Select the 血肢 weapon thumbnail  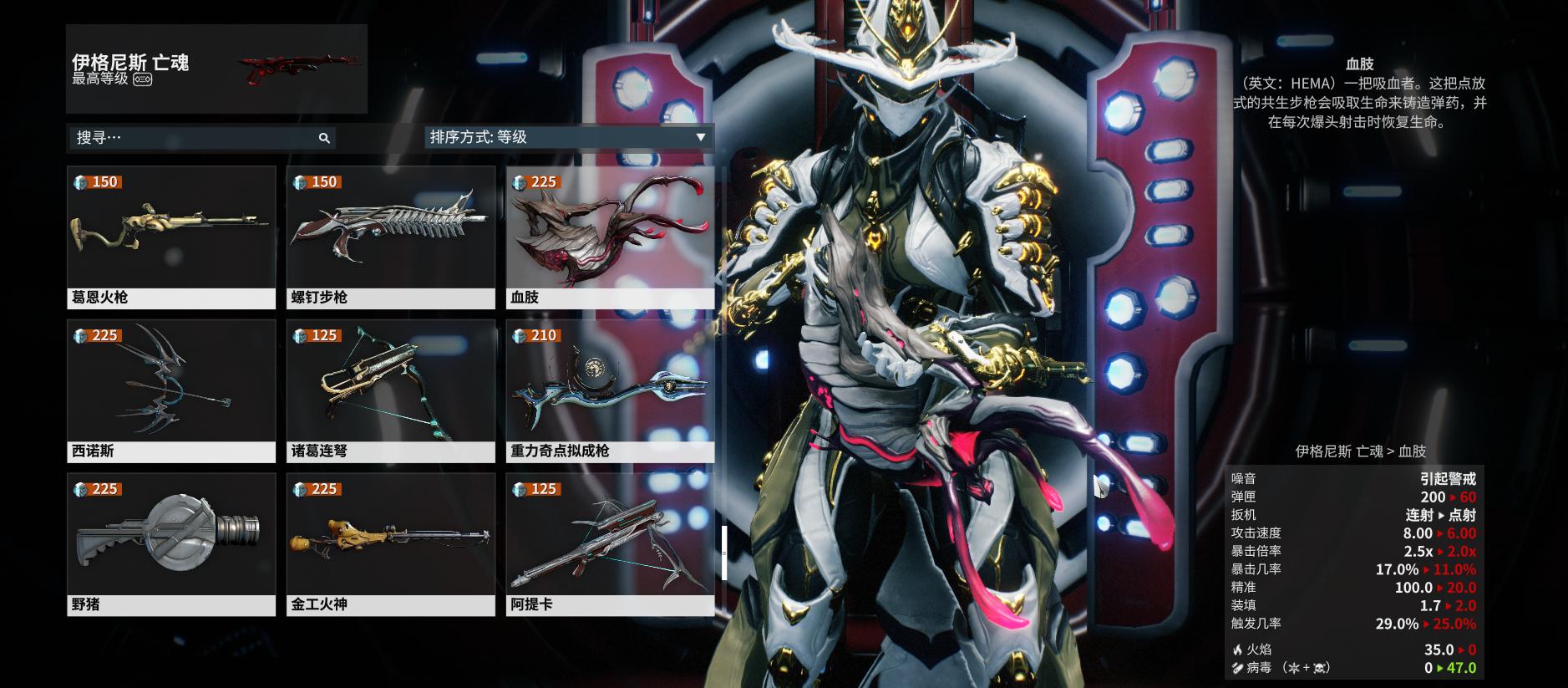[609, 234]
